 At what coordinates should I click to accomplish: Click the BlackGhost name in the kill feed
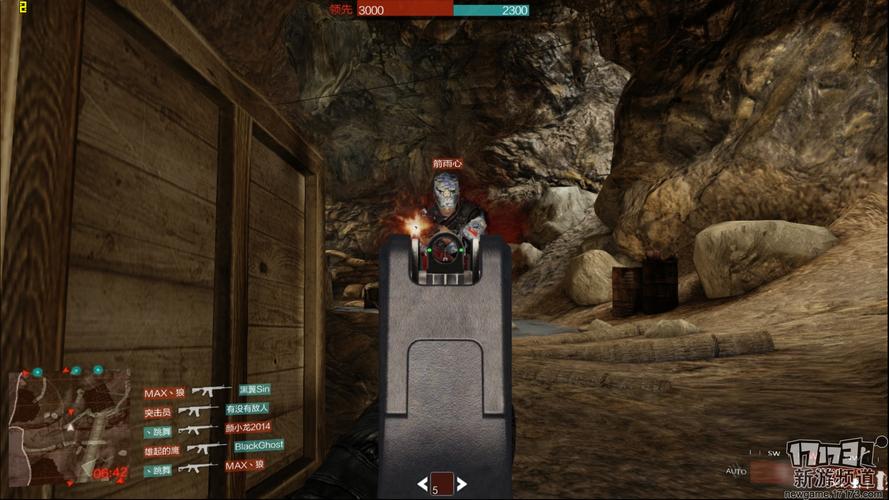click(259, 445)
